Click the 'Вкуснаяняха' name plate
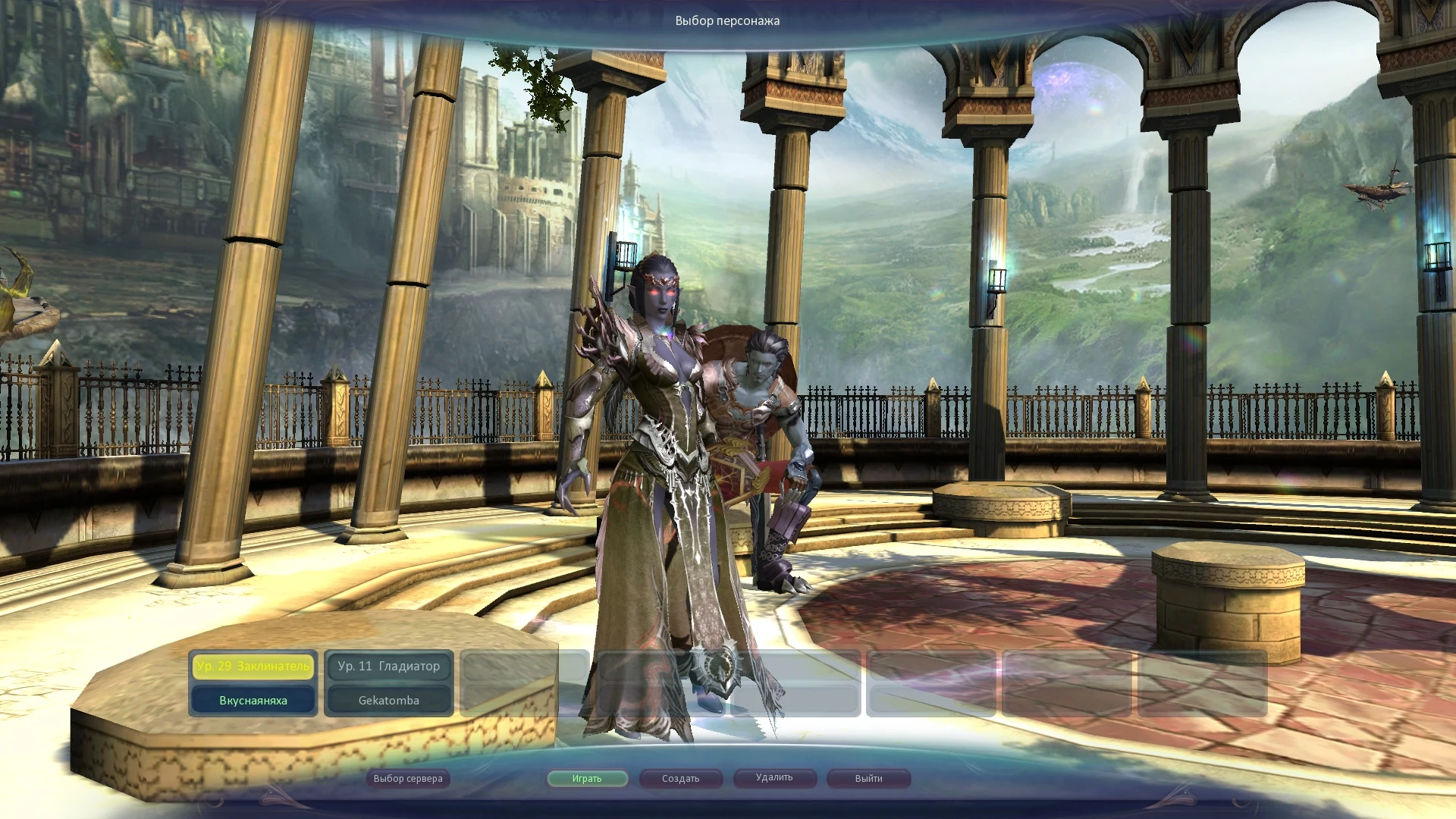1456x819 pixels. pyautogui.click(x=254, y=700)
